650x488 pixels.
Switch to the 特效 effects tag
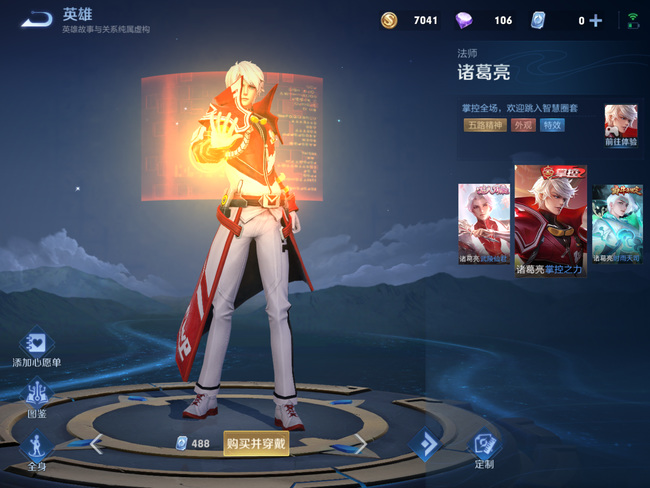click(552, 125)
